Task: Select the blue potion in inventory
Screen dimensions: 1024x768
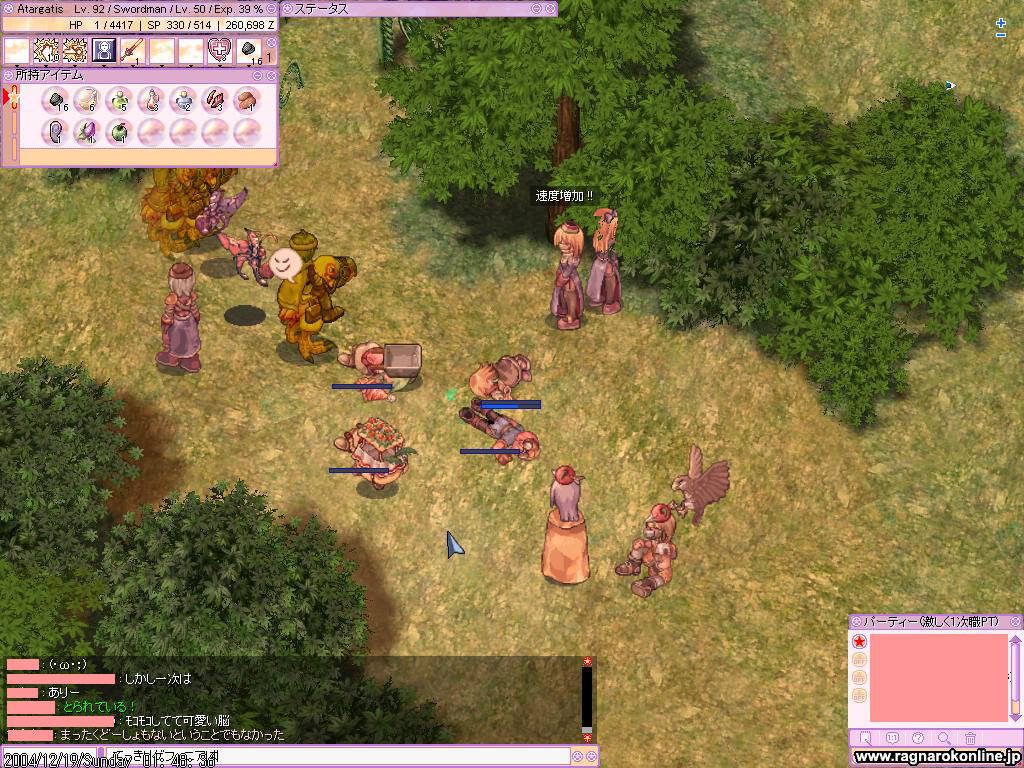Action: click(x=183, y=100)
